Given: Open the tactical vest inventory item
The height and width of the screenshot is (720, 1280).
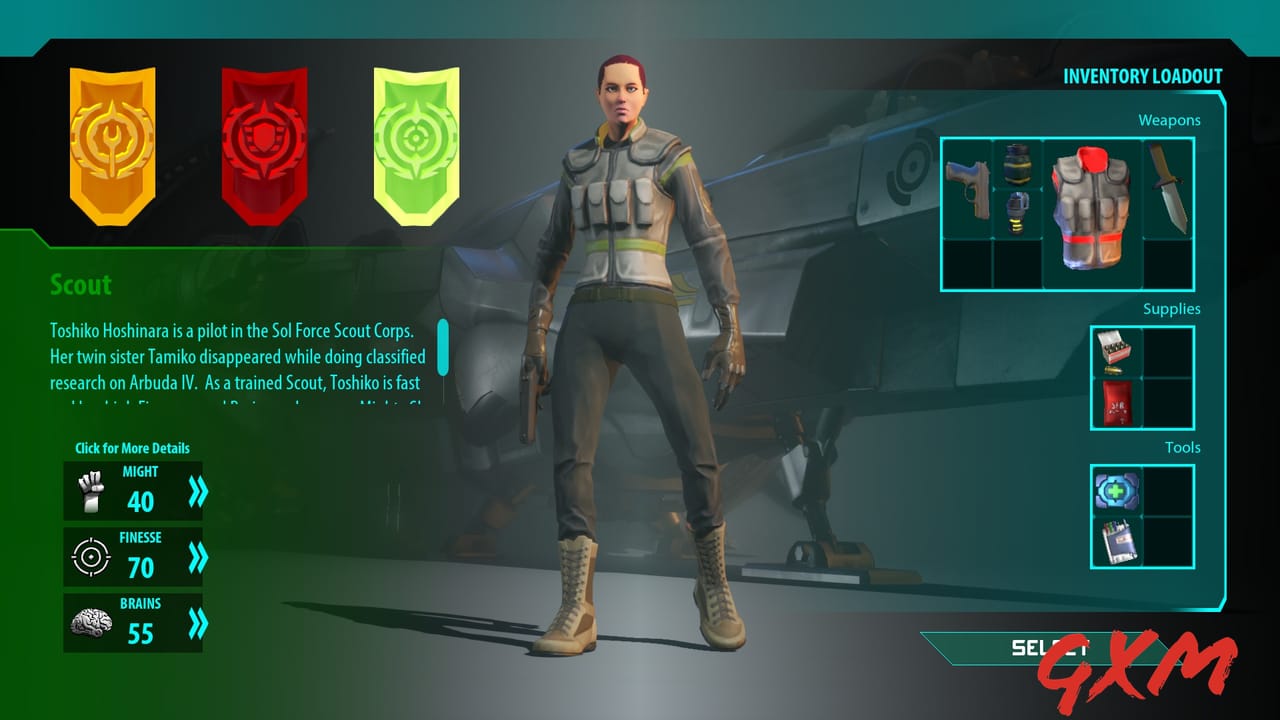Looking at the screenshot, I should pyautogui.click(x=1090, y=210).
